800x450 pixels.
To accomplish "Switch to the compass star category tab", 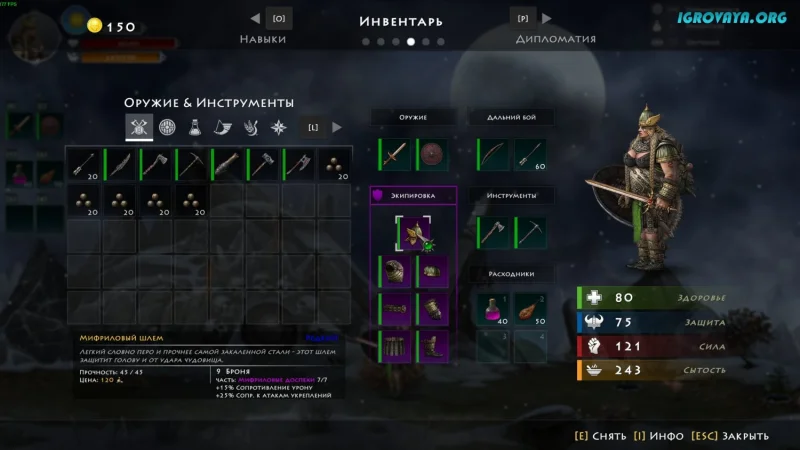I will (280, 127).
